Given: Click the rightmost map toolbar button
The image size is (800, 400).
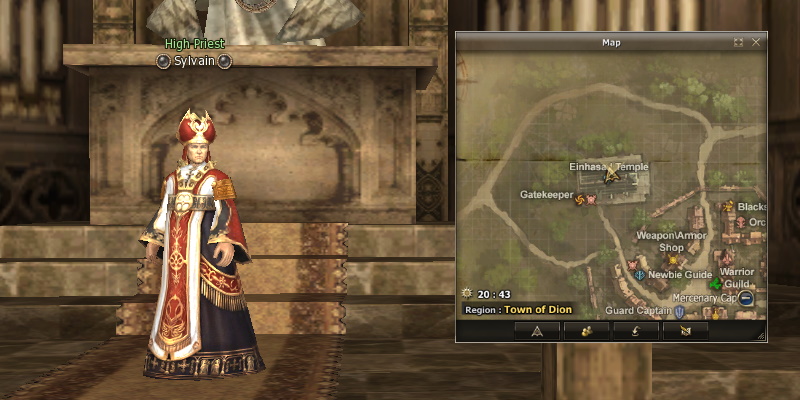Looking at the screenshot, I should point(685,330).
